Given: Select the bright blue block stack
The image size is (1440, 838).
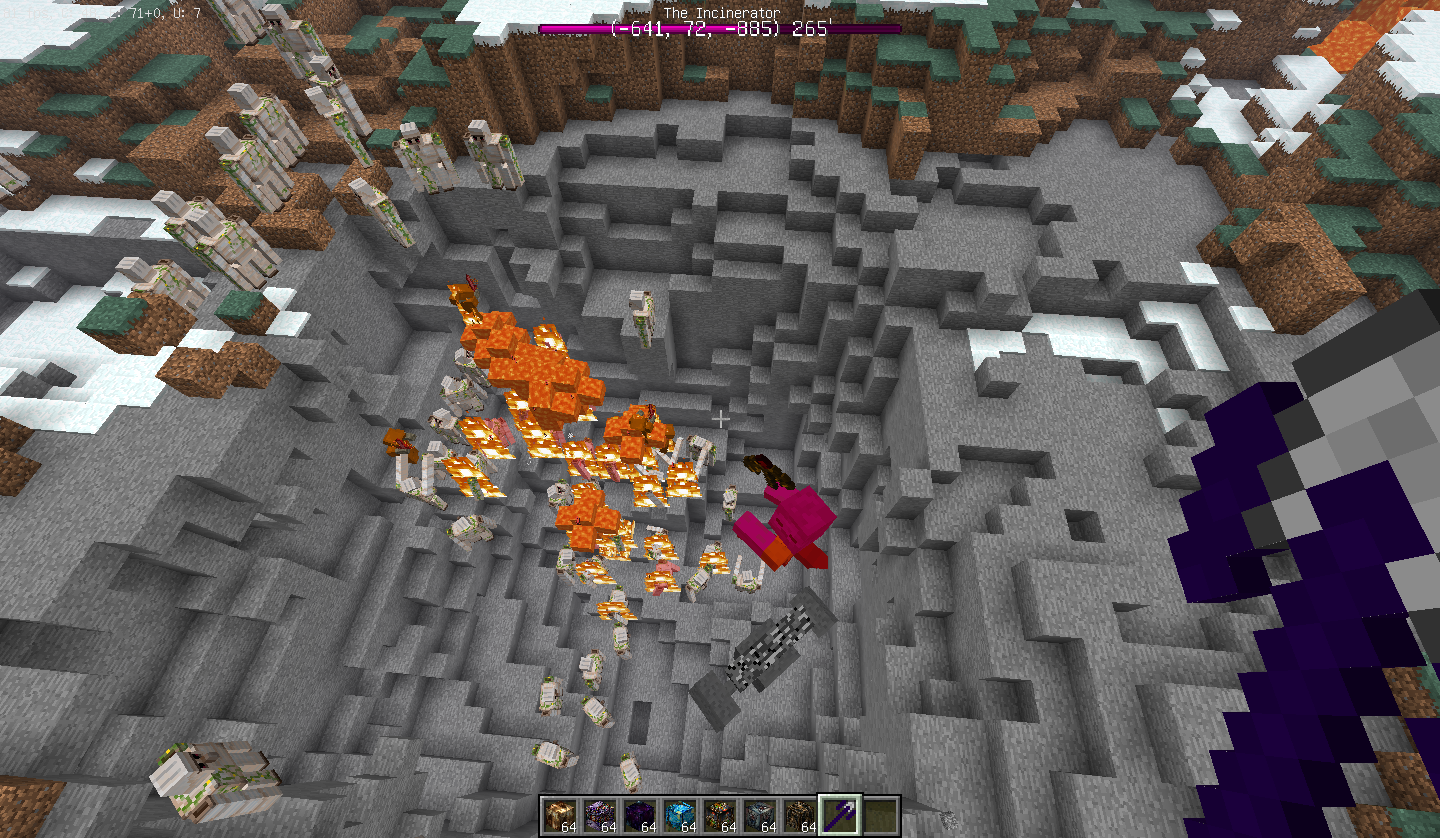Looking at the screenshot, I should [x=680, y=815].
